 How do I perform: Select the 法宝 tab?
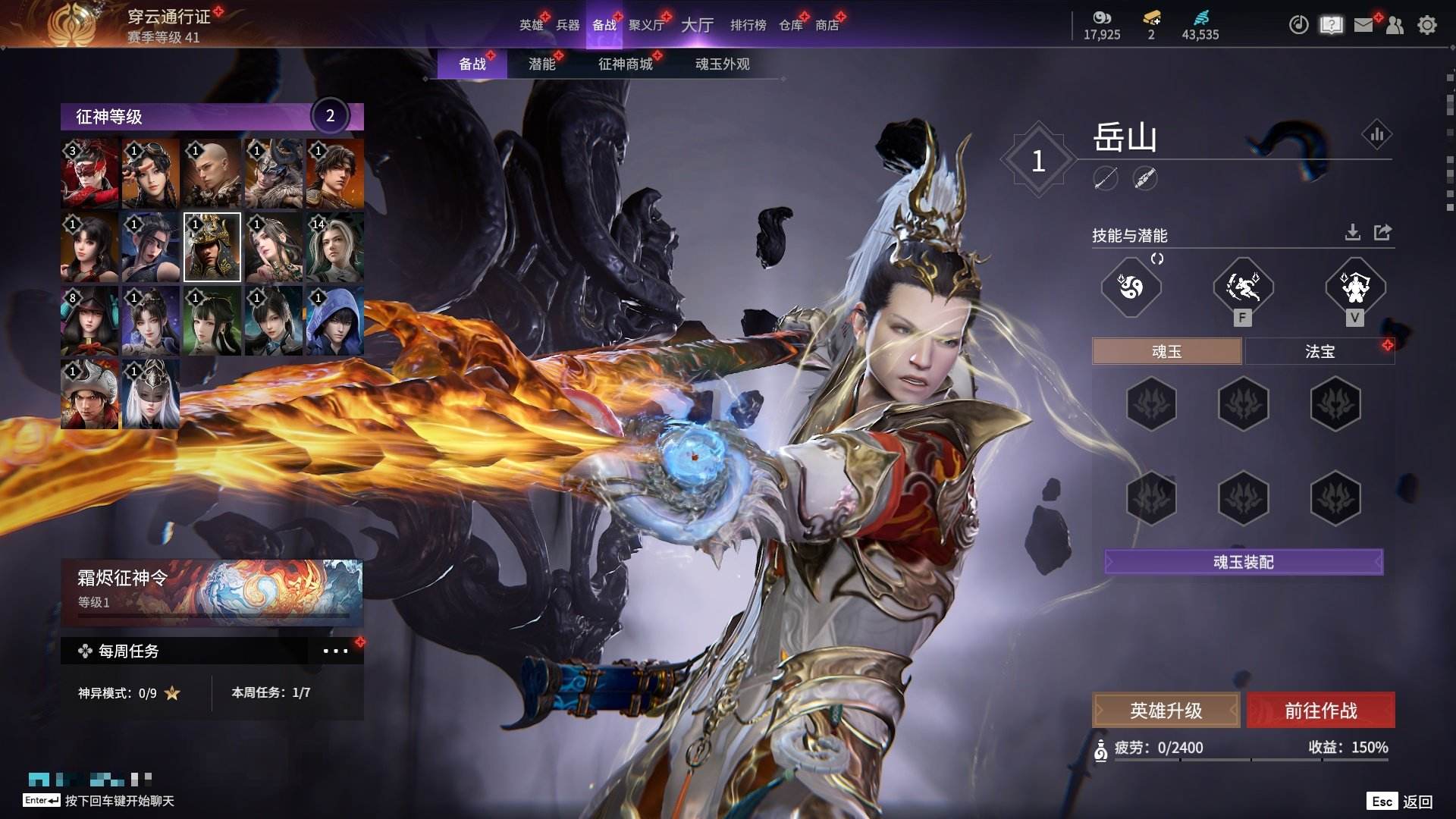(x=1319, y=352)
